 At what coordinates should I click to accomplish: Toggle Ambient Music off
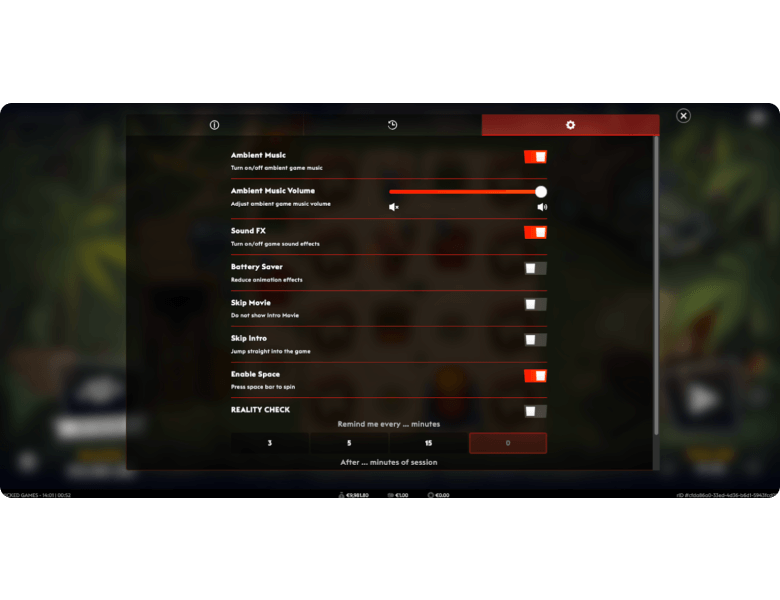[535, 157]
